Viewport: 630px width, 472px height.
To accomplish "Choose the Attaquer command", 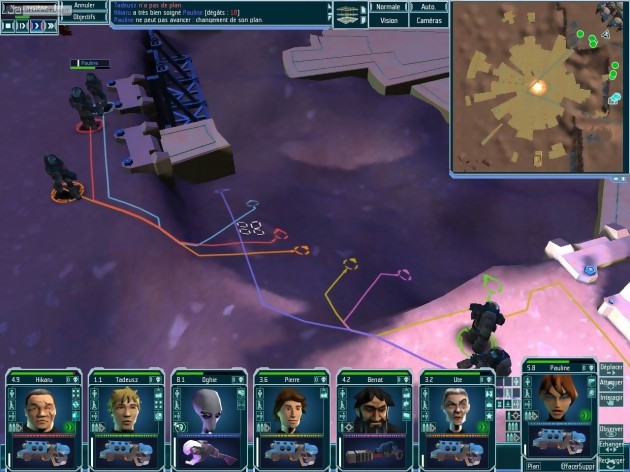I will pos(611,383).
